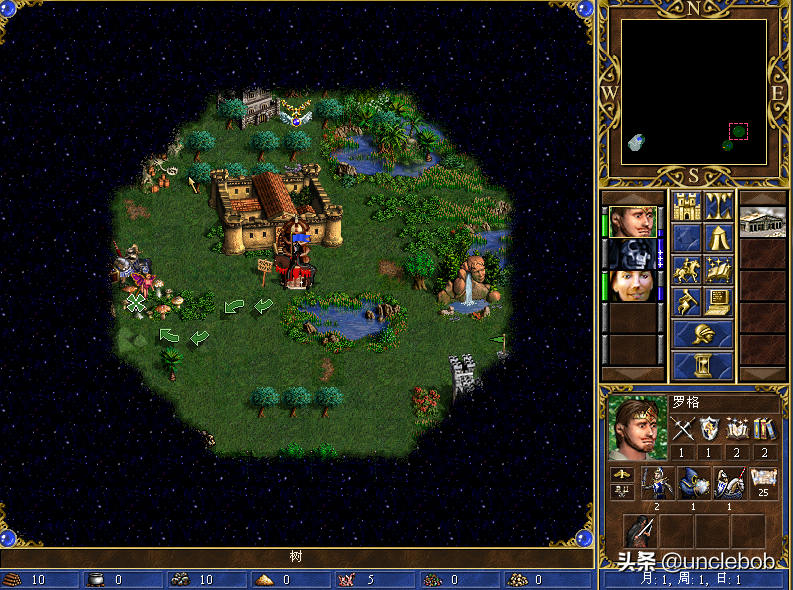Viewport: 793px width, 590px height.
Task: Select the crowned hero portrait in the list
Action: (x=634, y=222)
